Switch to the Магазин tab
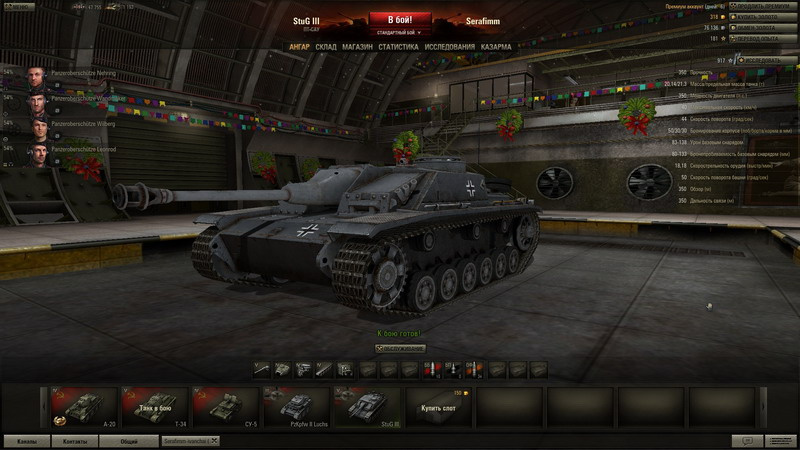Screen dimensions: 800x450 point(357,47)
